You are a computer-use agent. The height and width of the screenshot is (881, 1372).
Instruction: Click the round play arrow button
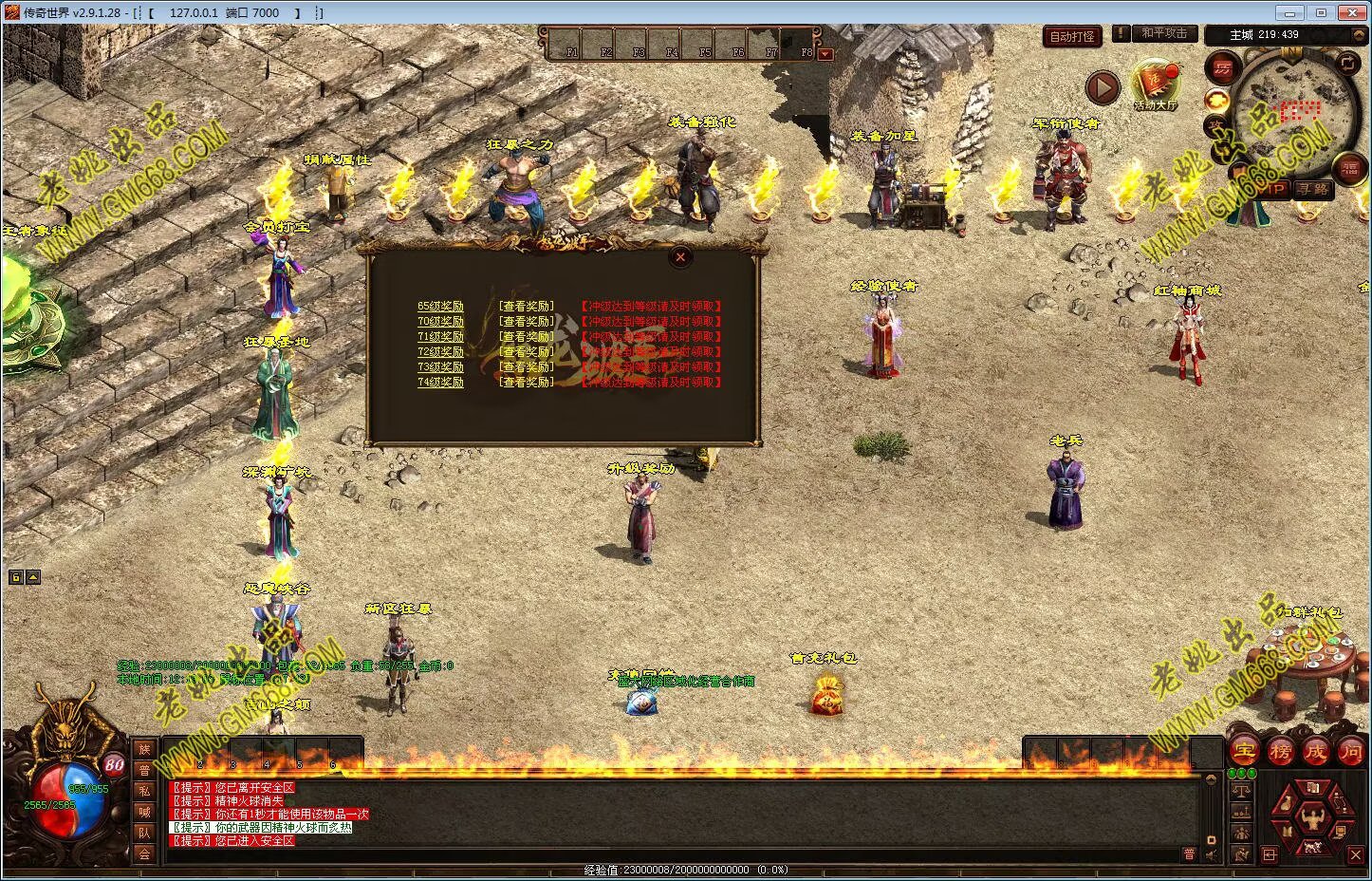(1102, 88)
